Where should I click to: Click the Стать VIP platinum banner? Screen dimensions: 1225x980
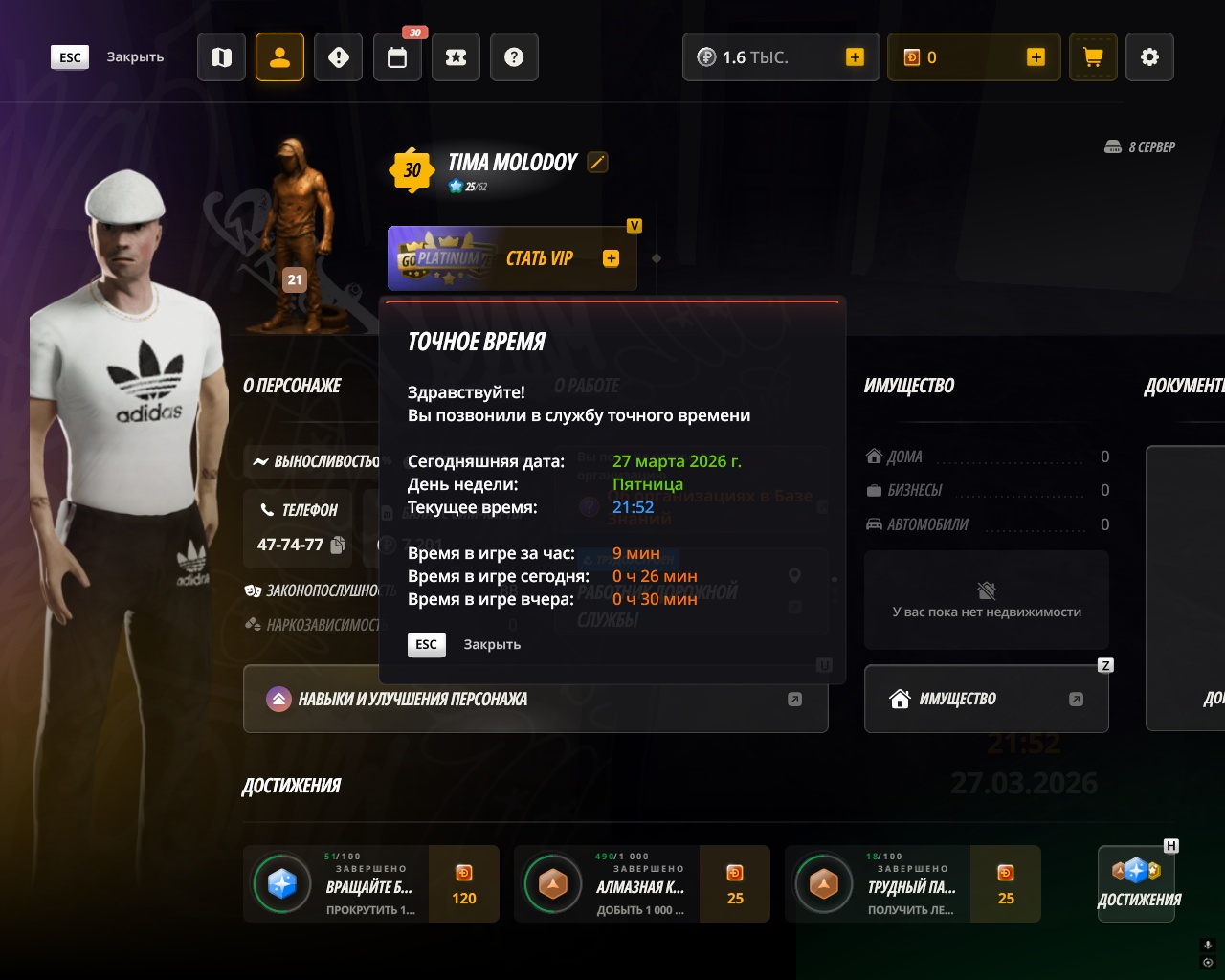pos(512,258)
